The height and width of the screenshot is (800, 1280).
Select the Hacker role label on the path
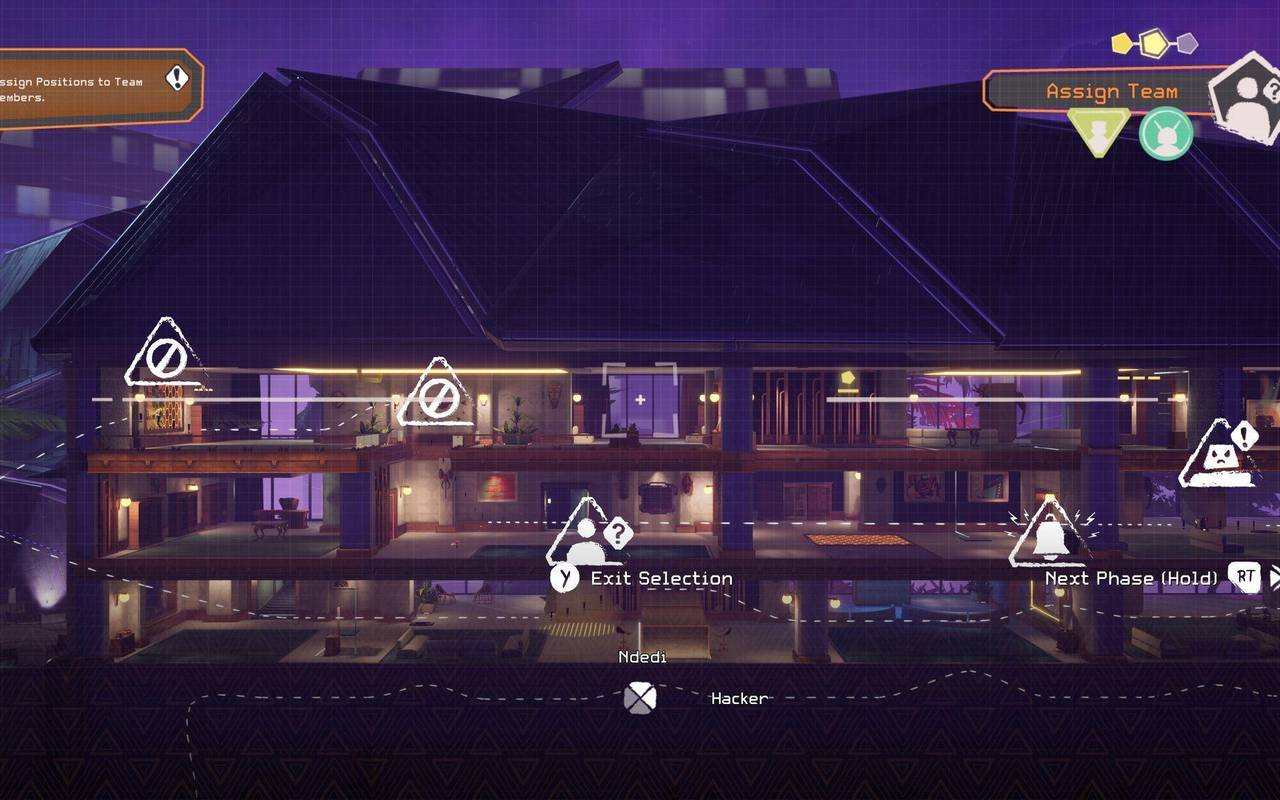tap(739, 700)
